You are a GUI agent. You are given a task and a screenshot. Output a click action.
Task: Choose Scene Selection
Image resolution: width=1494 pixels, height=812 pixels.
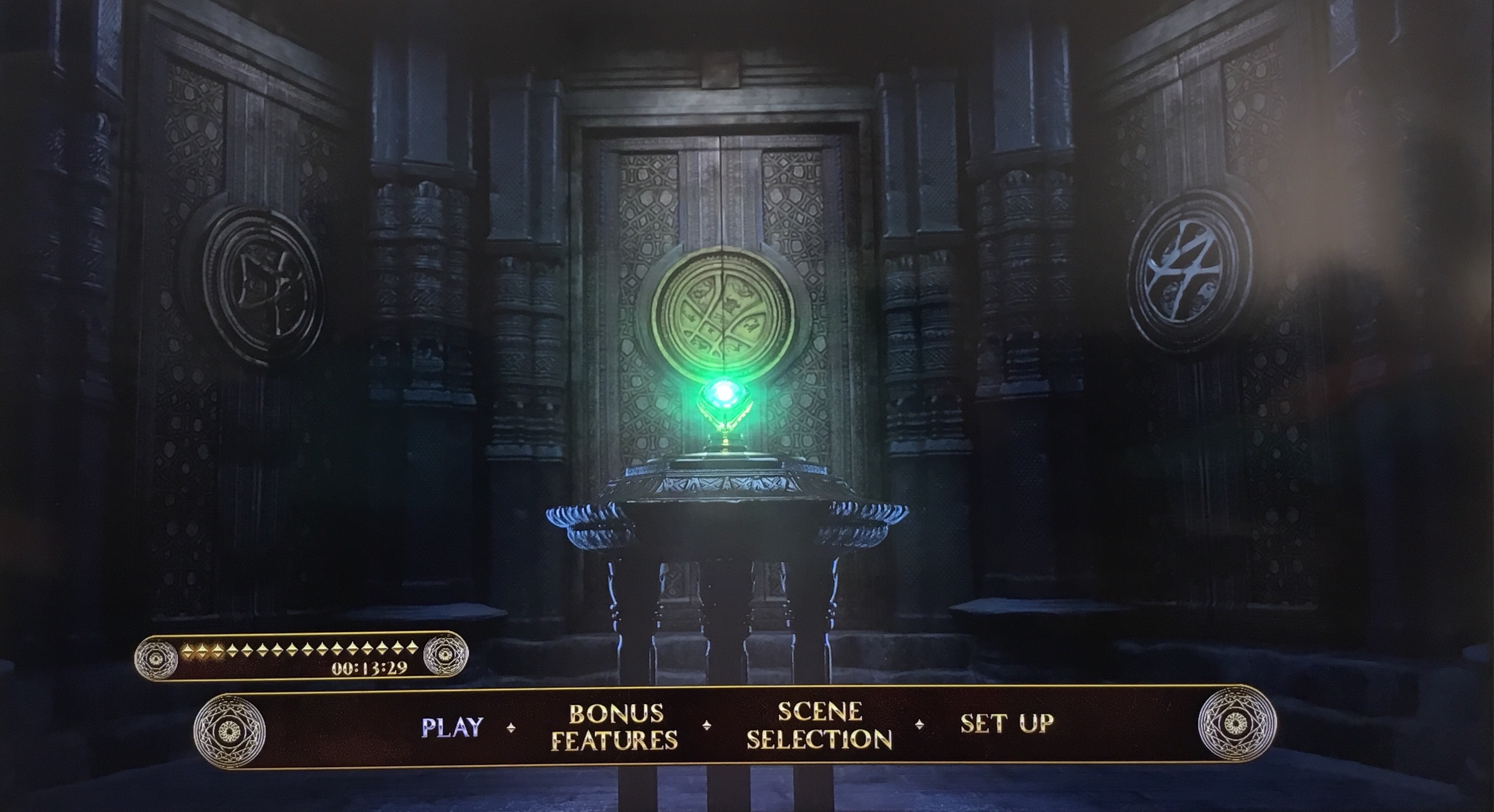(x=819, y=725)
